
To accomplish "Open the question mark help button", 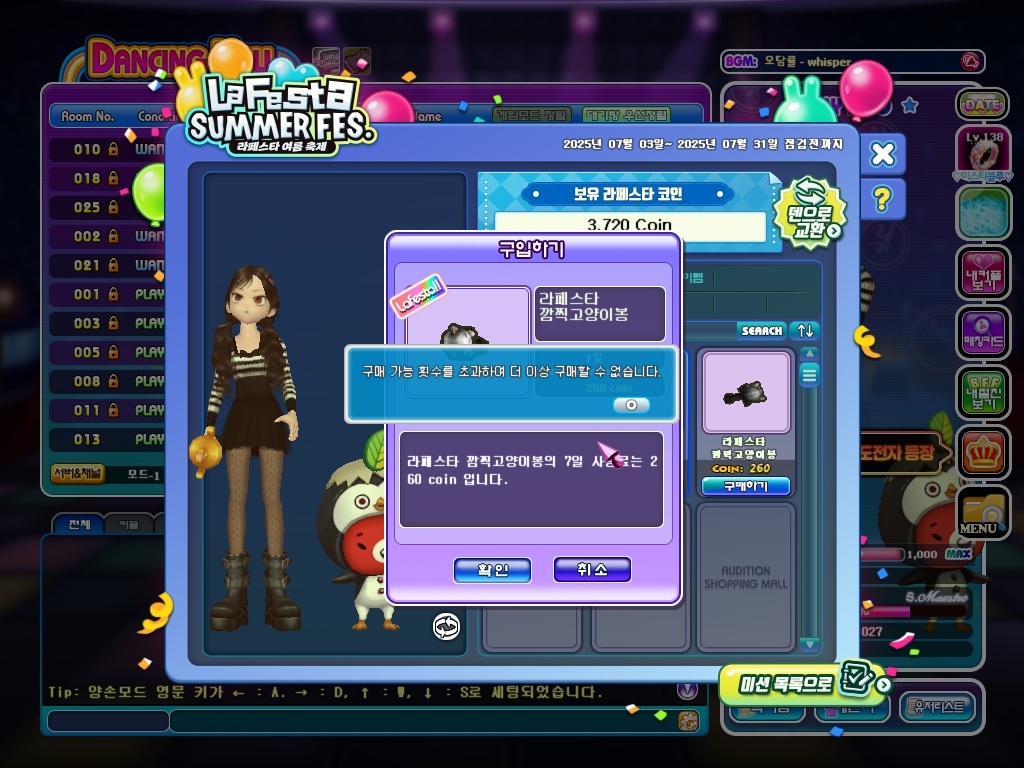I will pos(881,200).
